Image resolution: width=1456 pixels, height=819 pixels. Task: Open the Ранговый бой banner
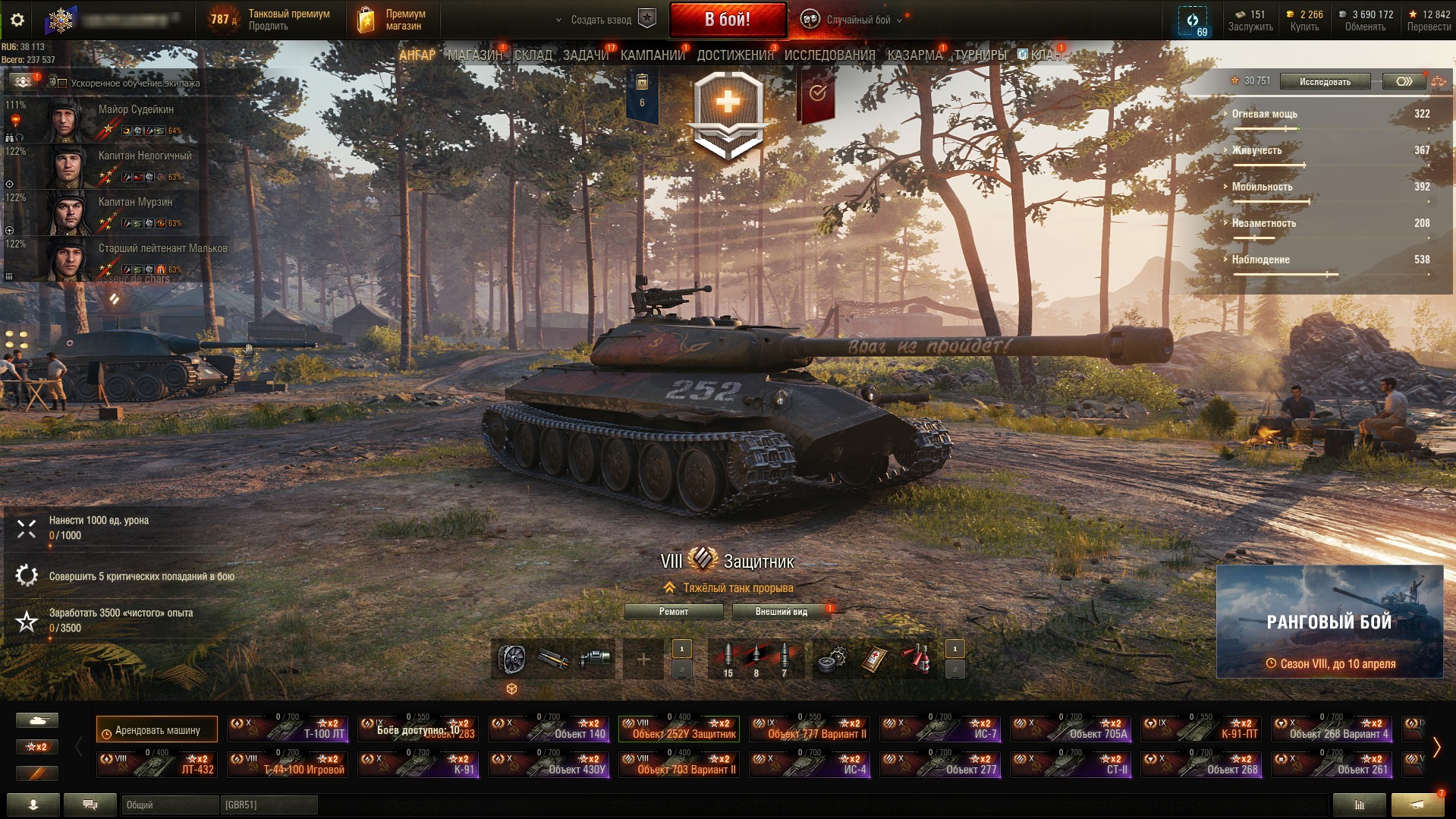point(1329,622)
